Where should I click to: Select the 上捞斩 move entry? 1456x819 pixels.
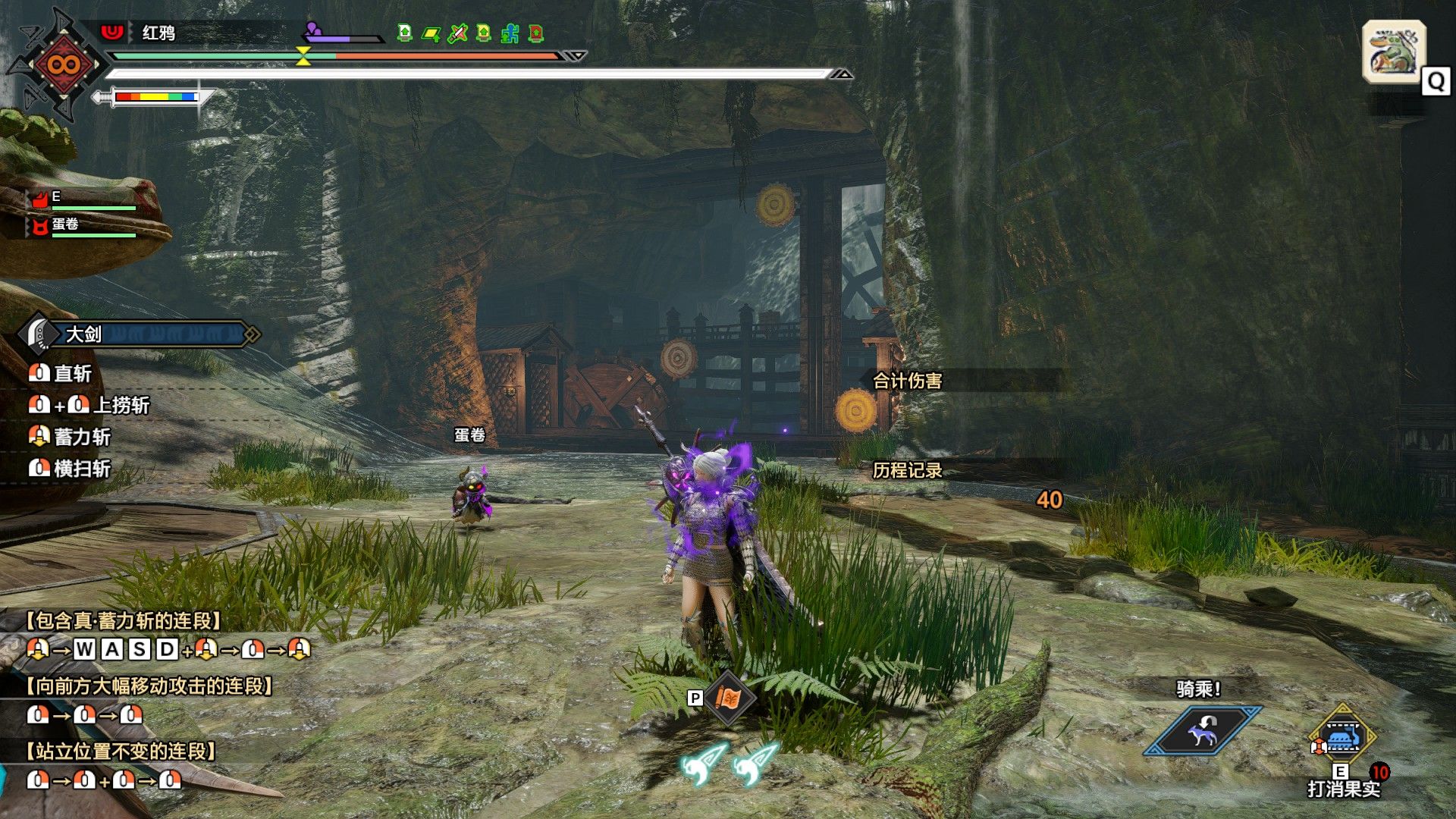pyautogui.click(x=121, y=405)
